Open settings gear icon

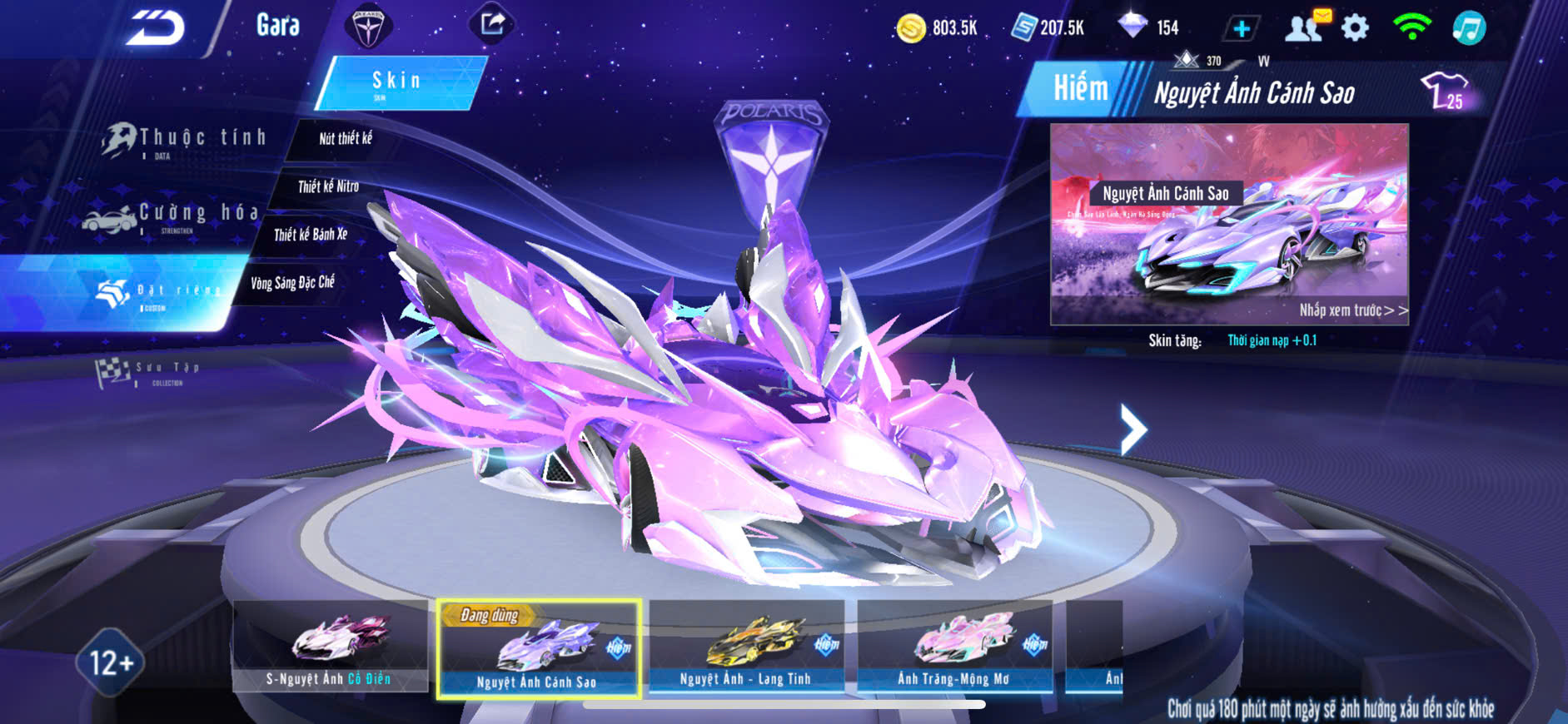coord(1356,28)
